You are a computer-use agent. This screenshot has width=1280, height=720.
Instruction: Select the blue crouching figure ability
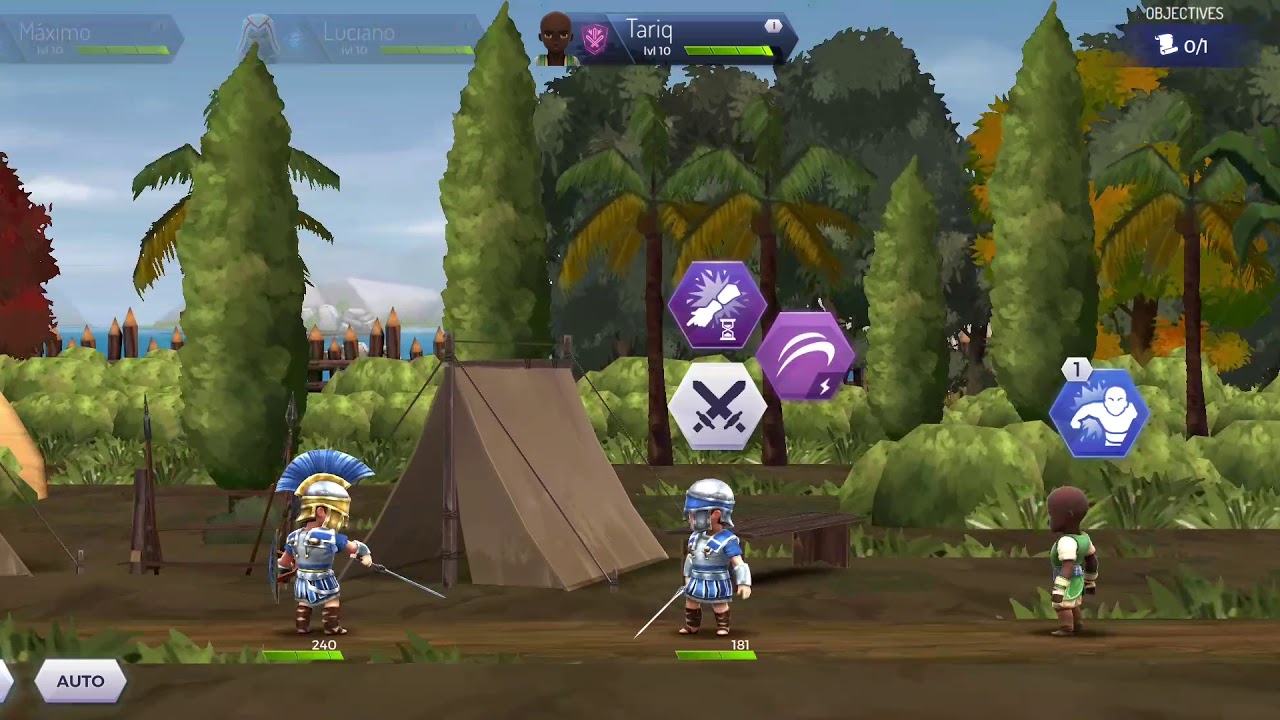click(x=1099, y=414)
